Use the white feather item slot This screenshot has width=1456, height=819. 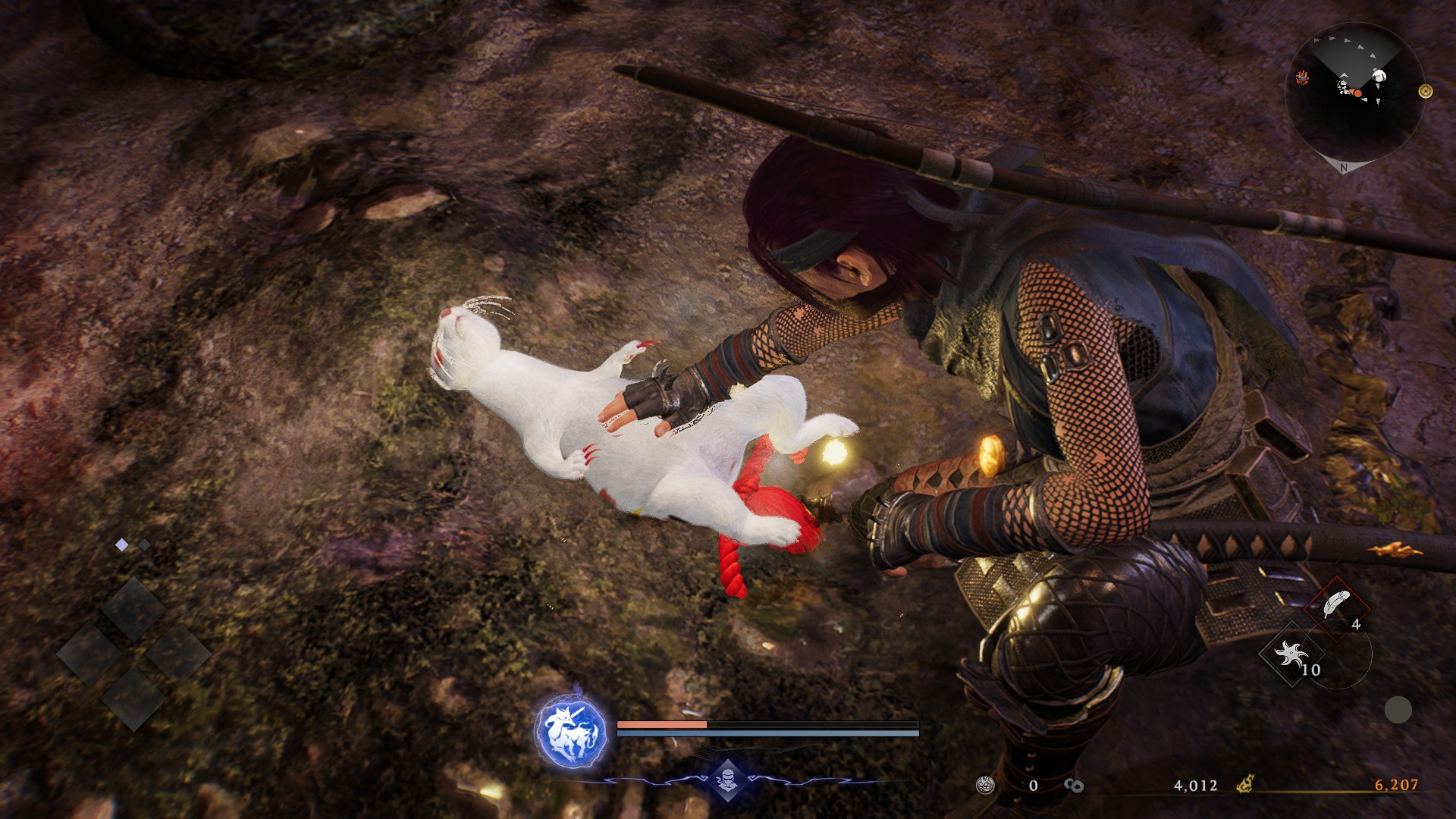(x=1336, y=606)
